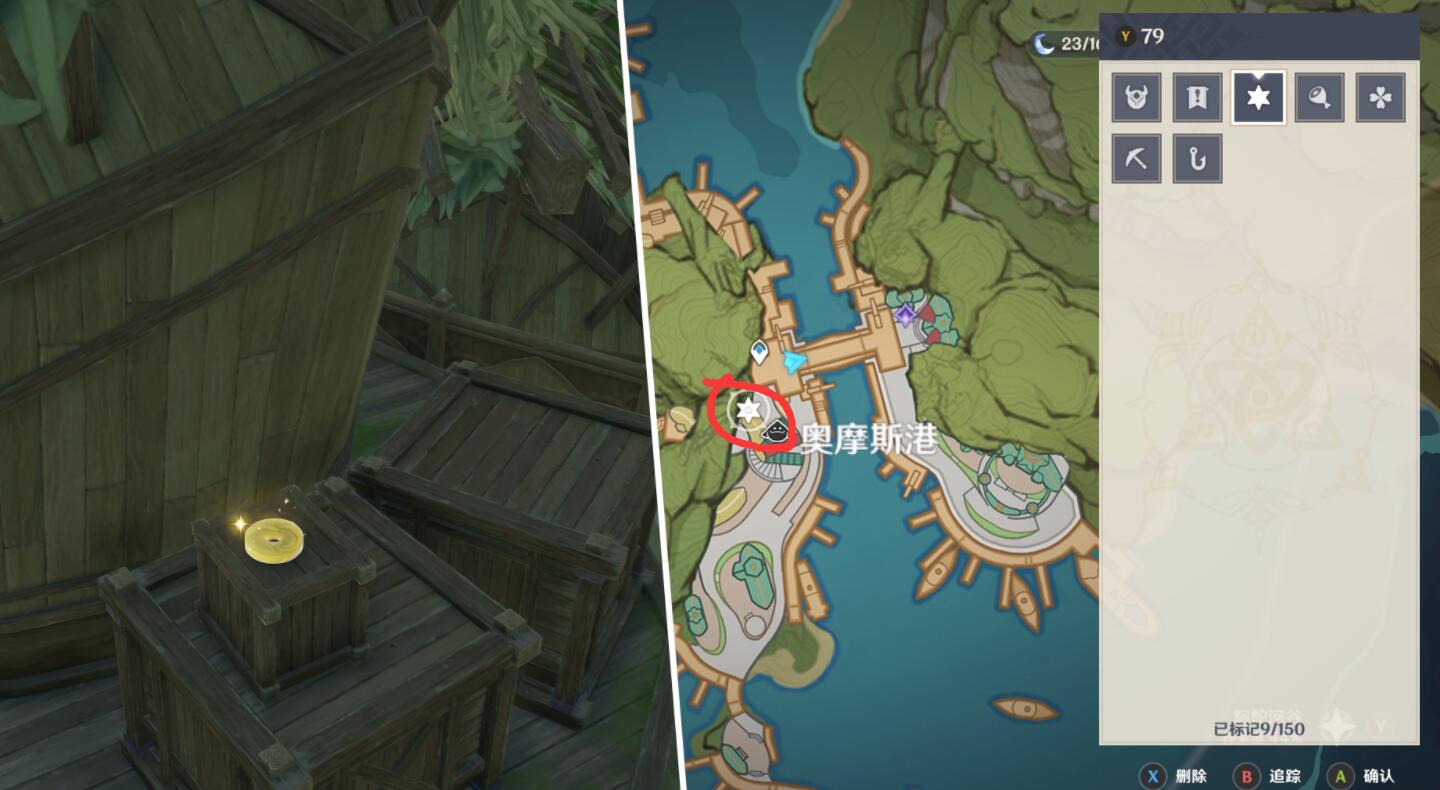
Task: Choose the four-leaf clover marker icon
Action: [x=1380, y=98]
